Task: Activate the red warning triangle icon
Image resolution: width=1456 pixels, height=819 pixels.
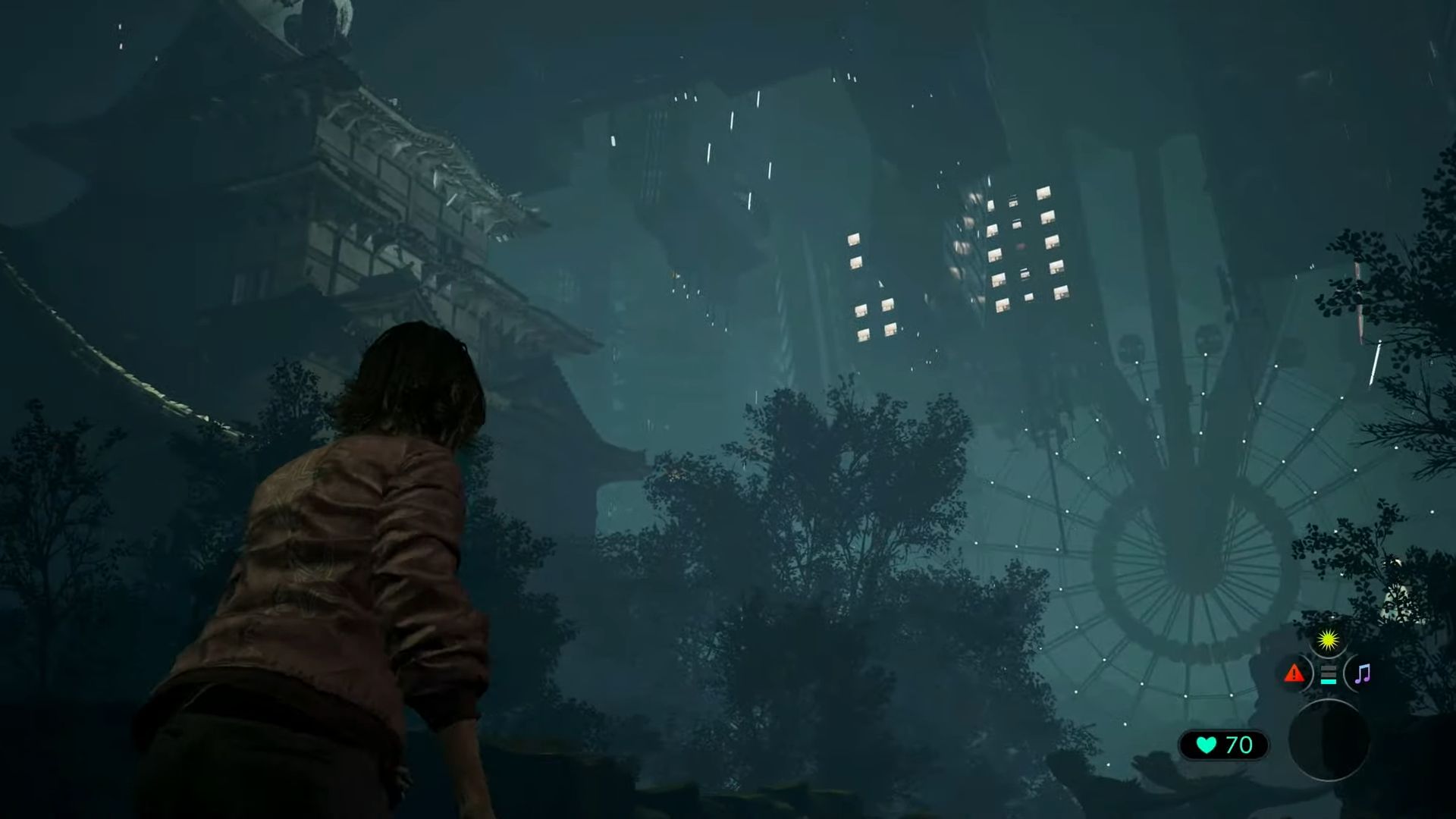Action: (1294, 673)
